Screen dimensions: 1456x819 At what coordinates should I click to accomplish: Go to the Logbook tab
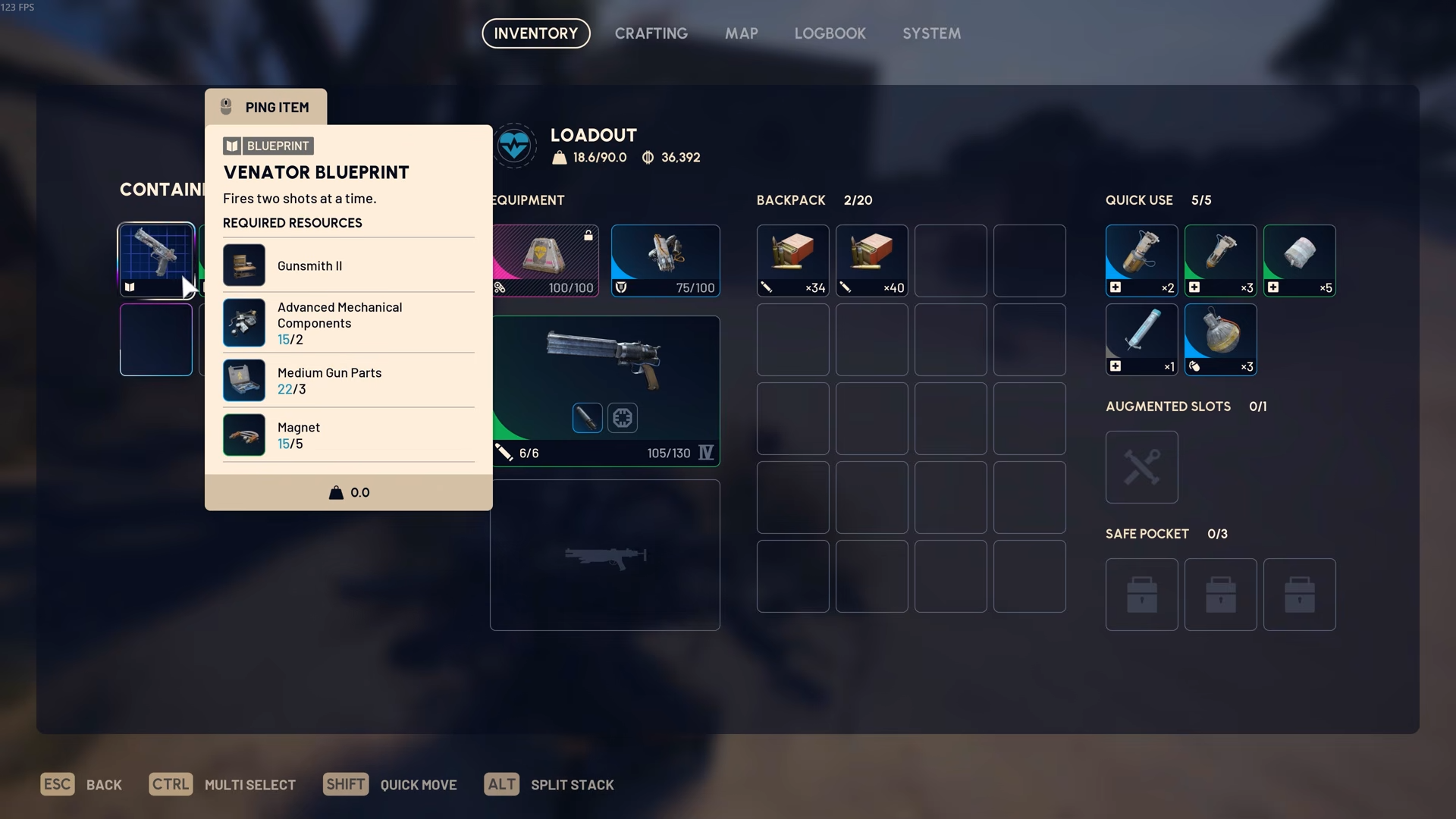[830, 33]
